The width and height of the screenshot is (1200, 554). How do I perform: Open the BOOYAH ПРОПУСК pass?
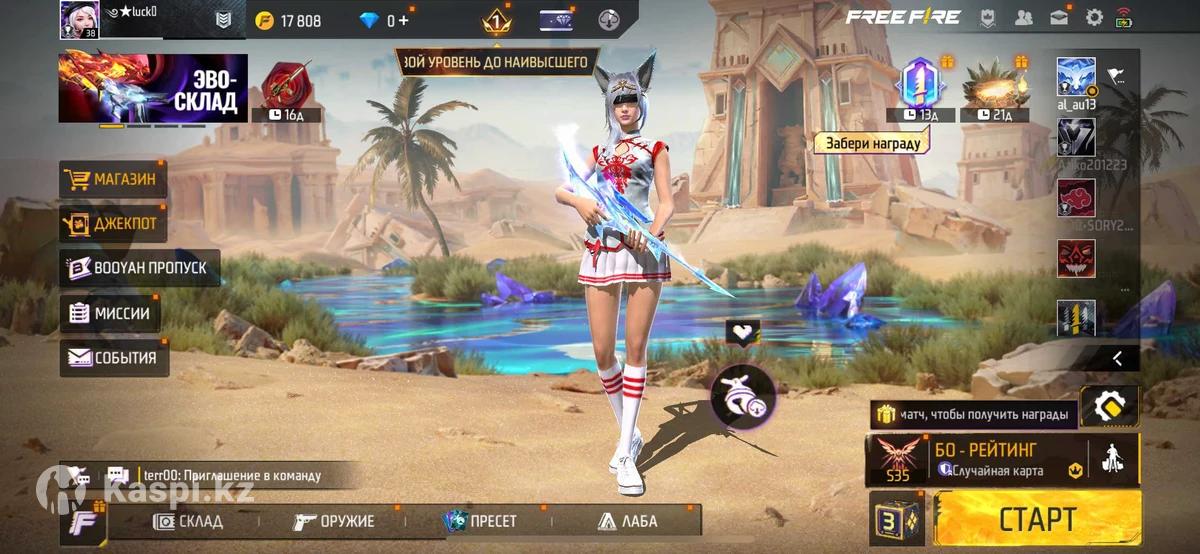(x=139, y=268)
